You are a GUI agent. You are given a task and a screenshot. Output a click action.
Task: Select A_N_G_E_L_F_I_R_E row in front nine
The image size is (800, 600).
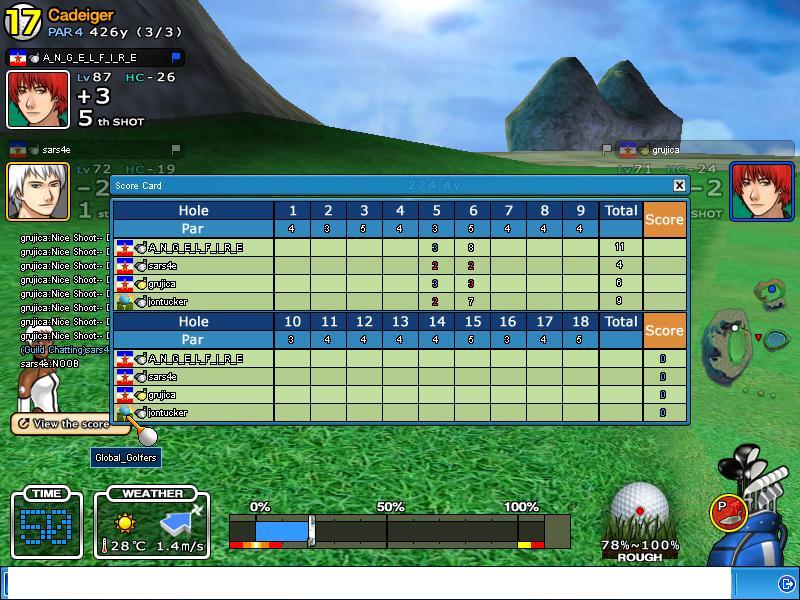tap(190, 247)
